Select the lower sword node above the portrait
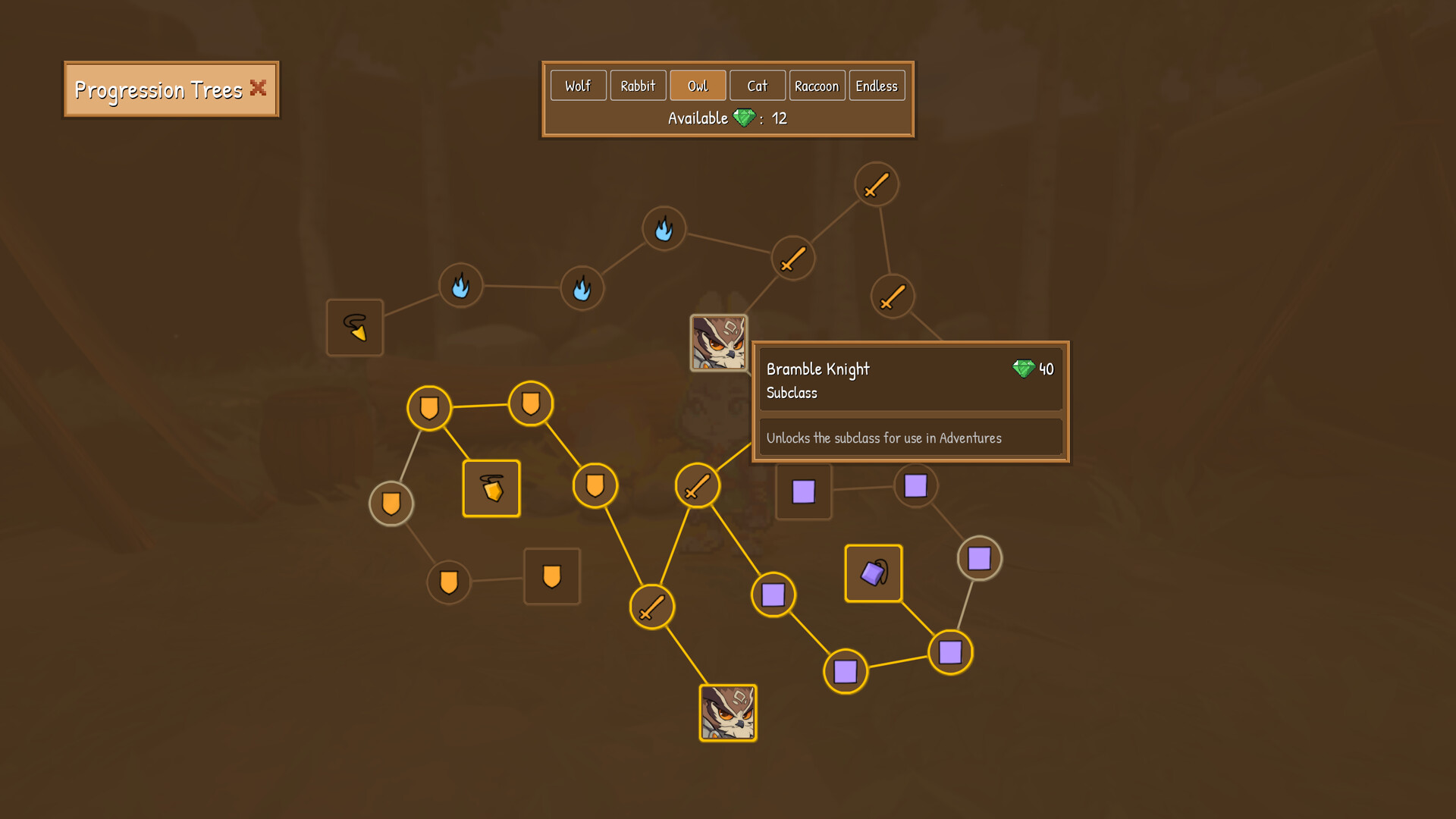The width and height of the screenshot is (1456, 819). click(x=651, y=606)
